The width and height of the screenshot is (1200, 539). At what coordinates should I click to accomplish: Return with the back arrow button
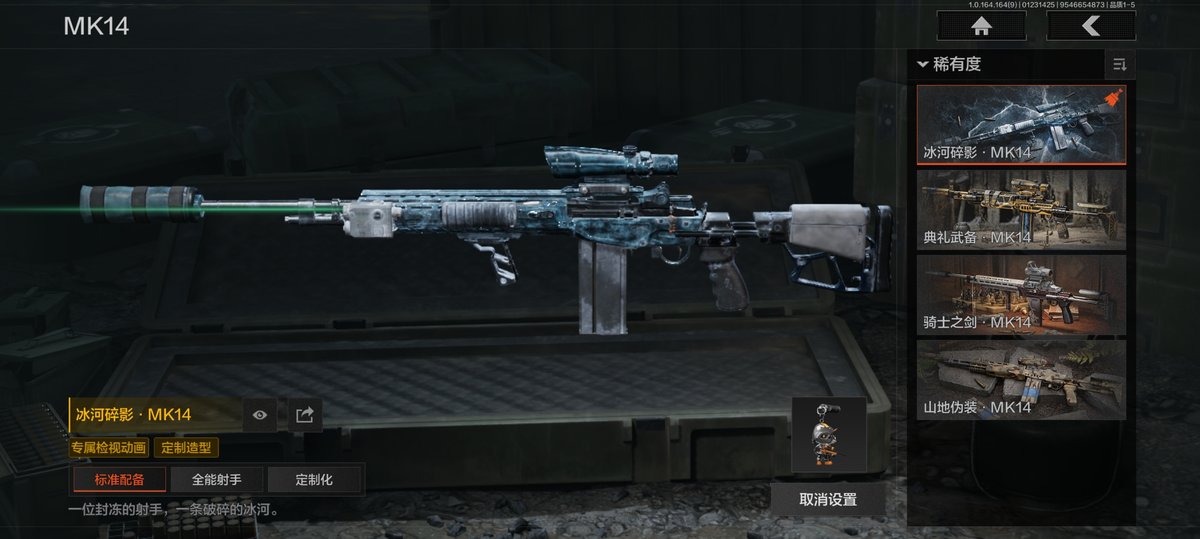click(1090, 26)
